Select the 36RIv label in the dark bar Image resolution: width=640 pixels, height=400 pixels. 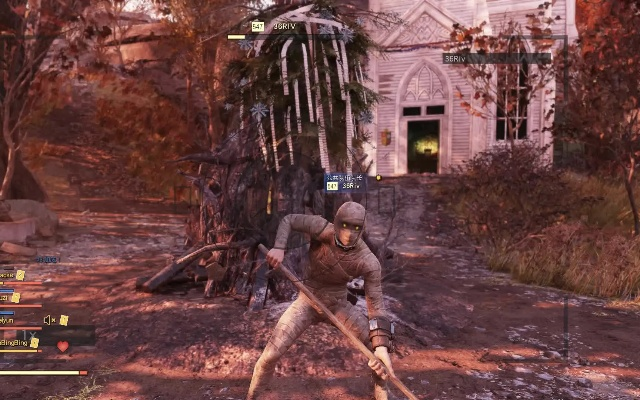tap(455, 59)
